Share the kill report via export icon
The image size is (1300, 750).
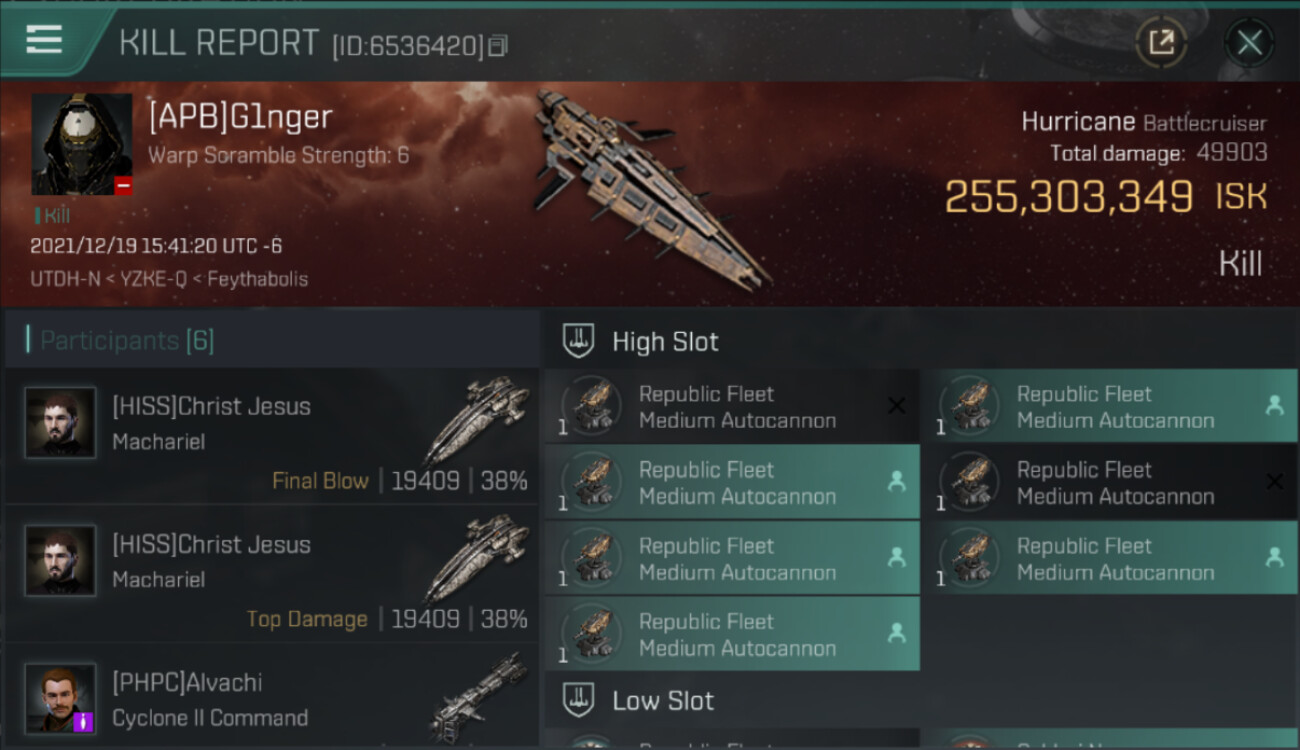tap(1161, 43)
